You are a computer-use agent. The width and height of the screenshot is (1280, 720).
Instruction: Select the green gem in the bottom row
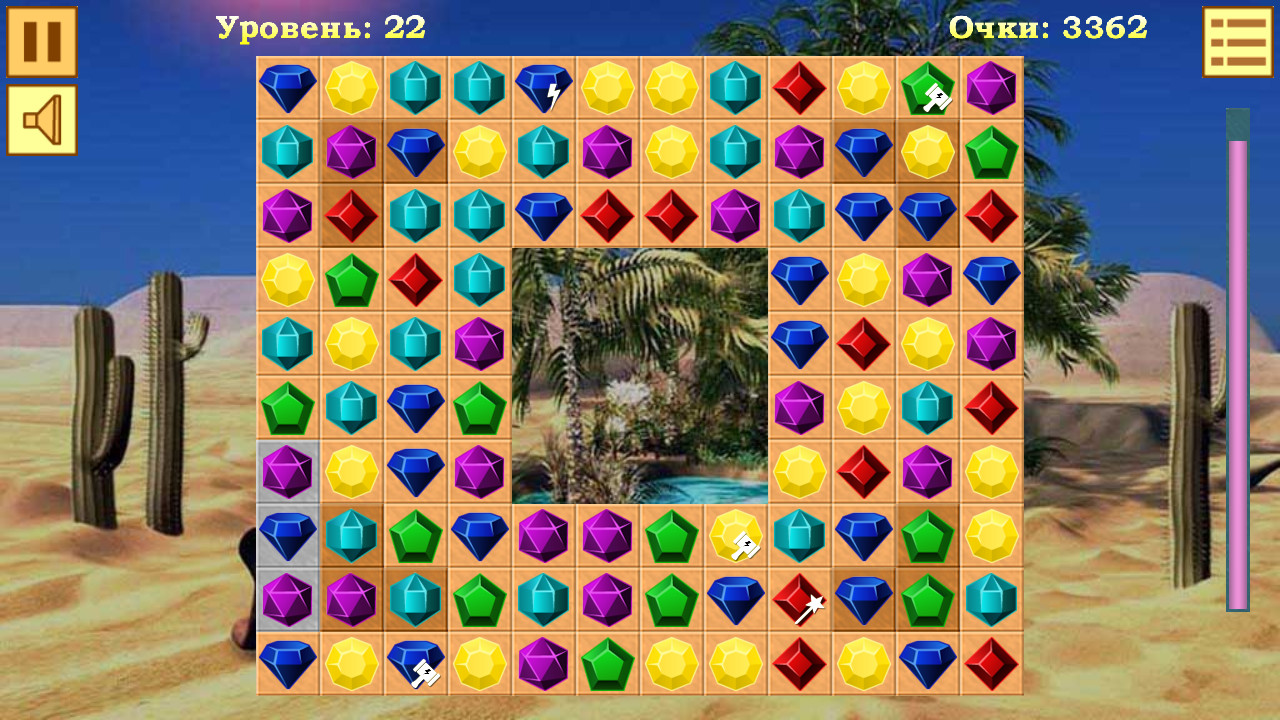(x=607, y=665)
